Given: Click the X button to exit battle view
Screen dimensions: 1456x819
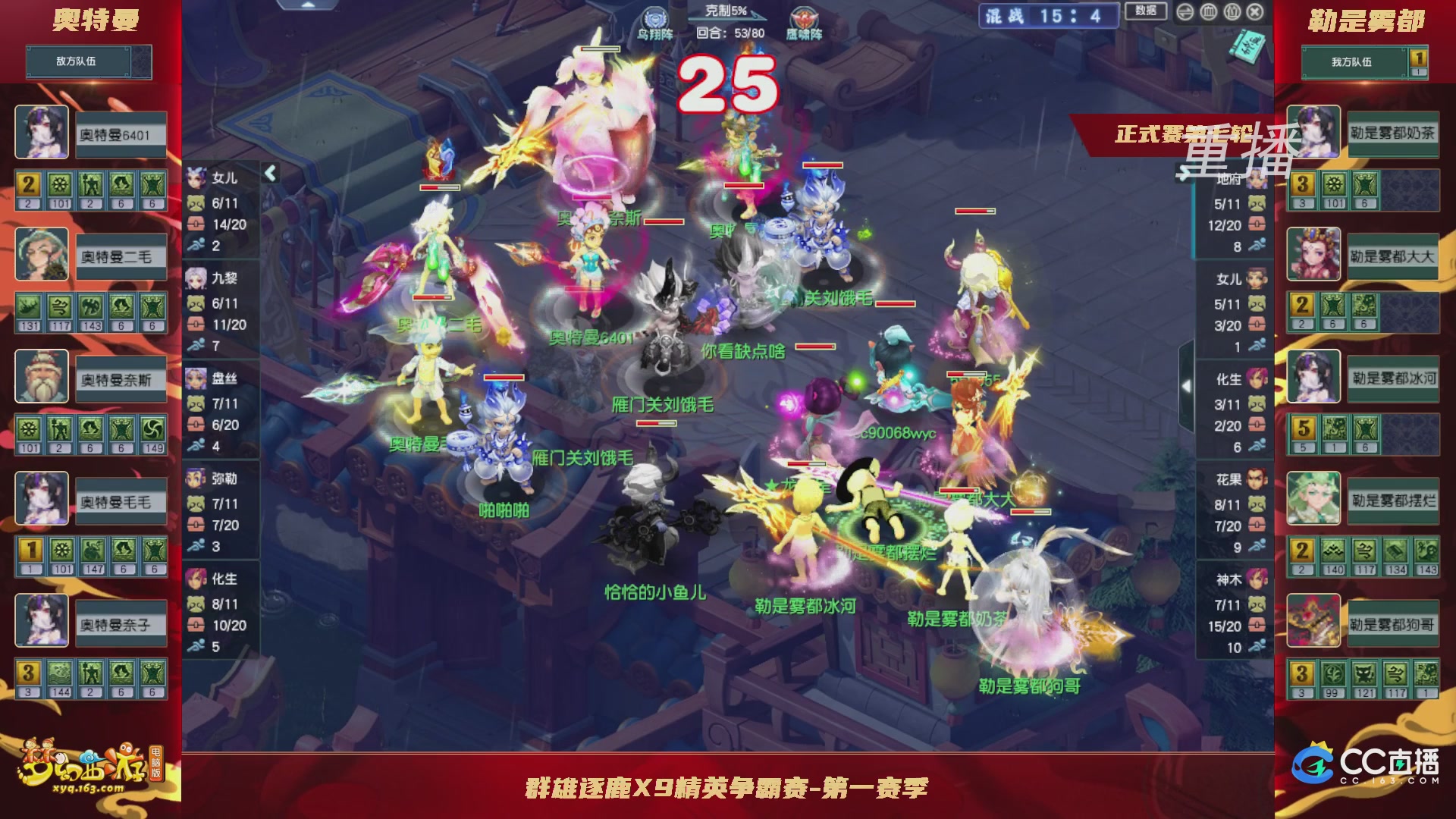Looking at the screenshot, I should (x=1254, y=13).
